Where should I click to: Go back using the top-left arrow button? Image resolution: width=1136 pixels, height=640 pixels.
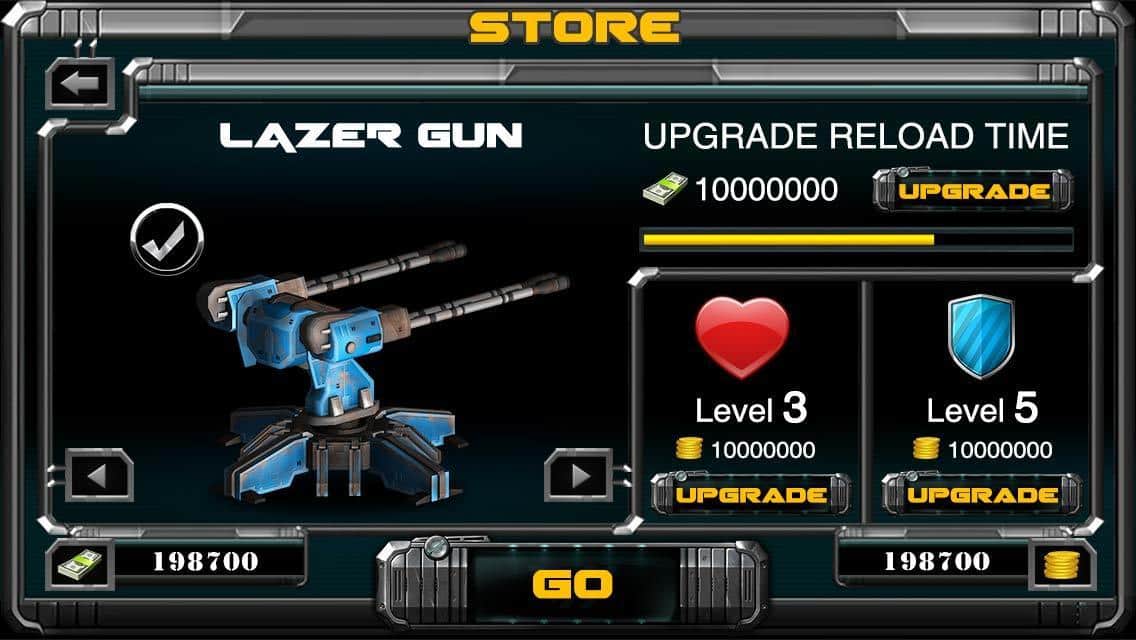point(80,86)
